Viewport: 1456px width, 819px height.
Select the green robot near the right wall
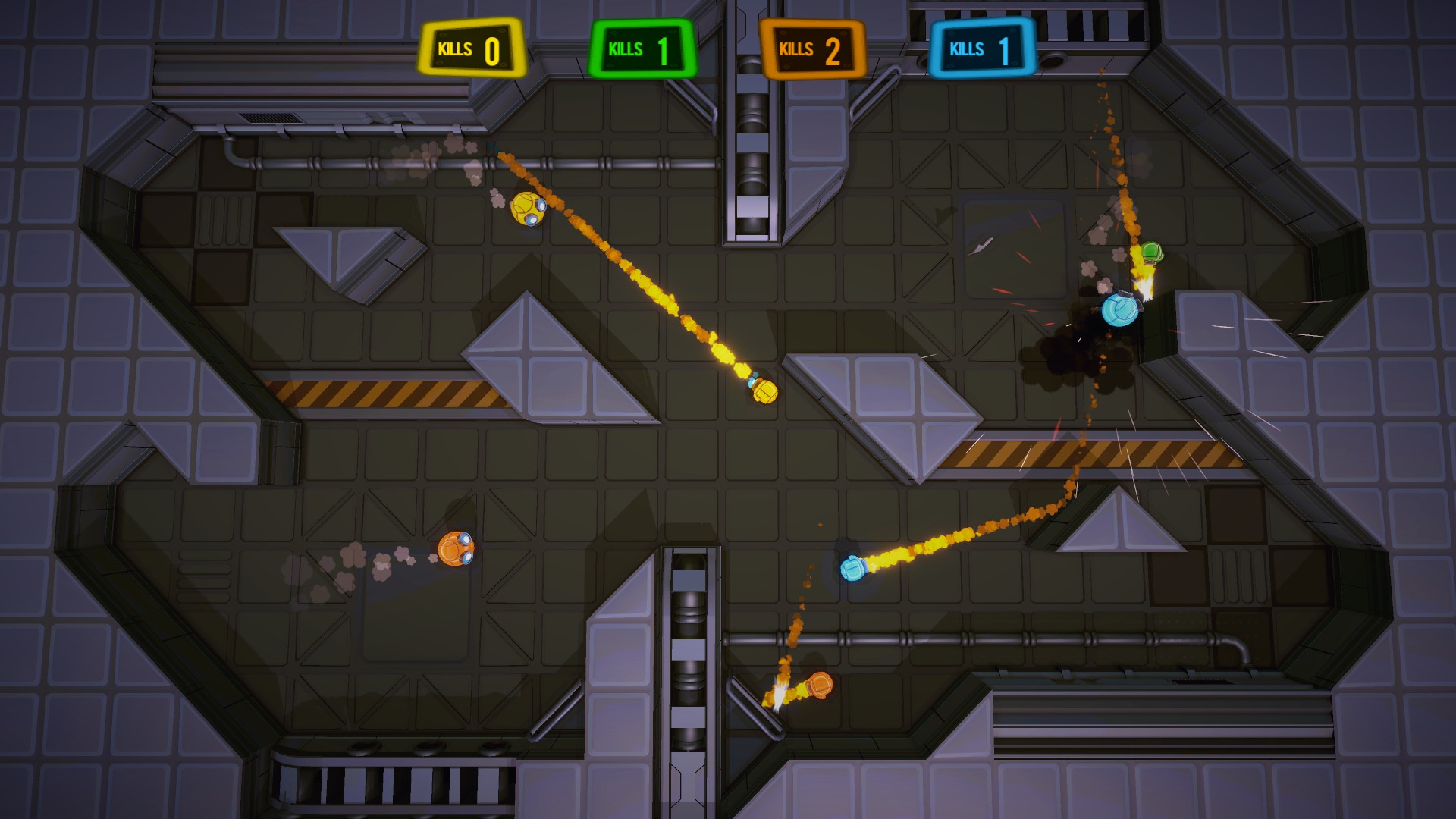pyautogui.click(x=1153, y=250)
